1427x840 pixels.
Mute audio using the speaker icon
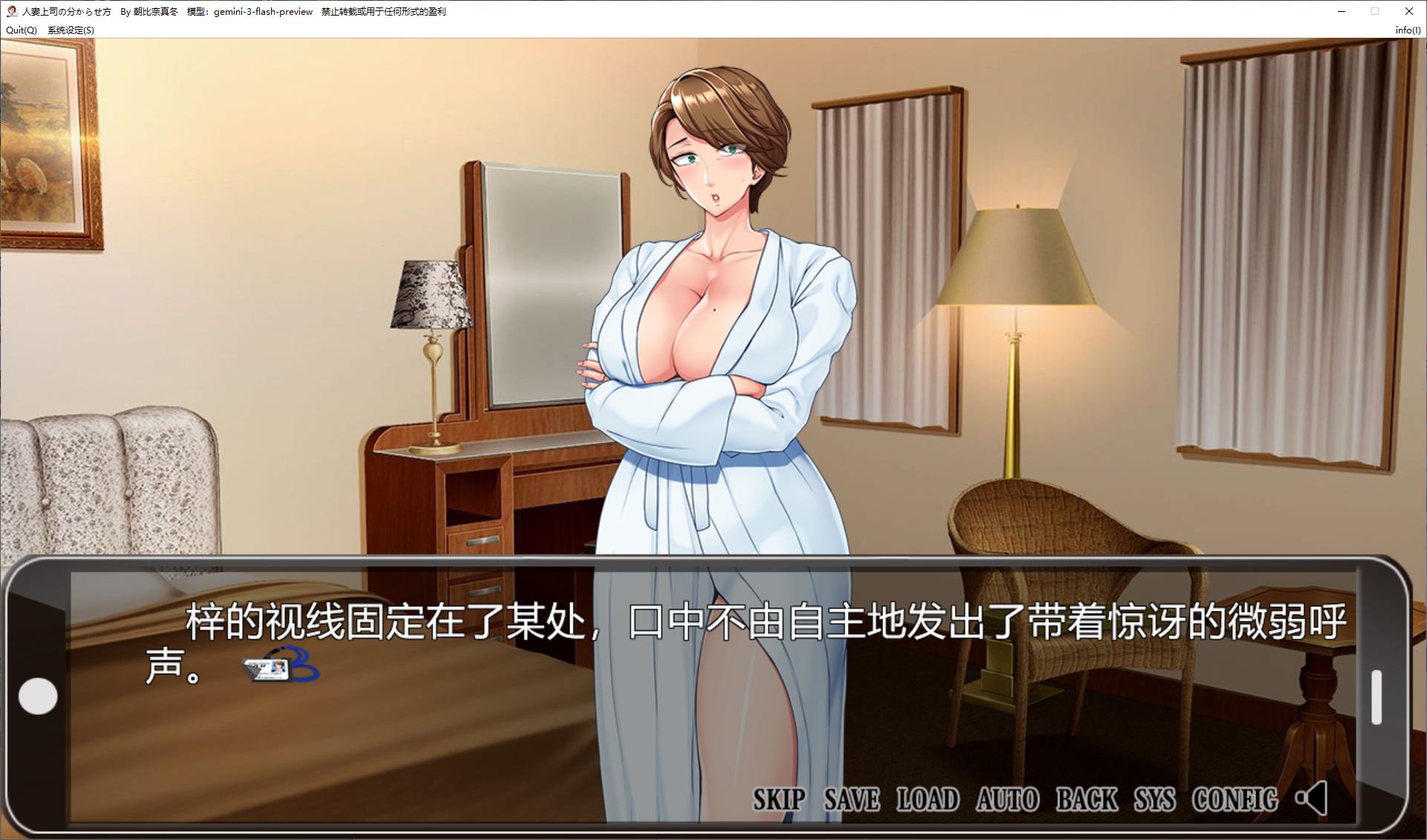[x=1311, y=799]
